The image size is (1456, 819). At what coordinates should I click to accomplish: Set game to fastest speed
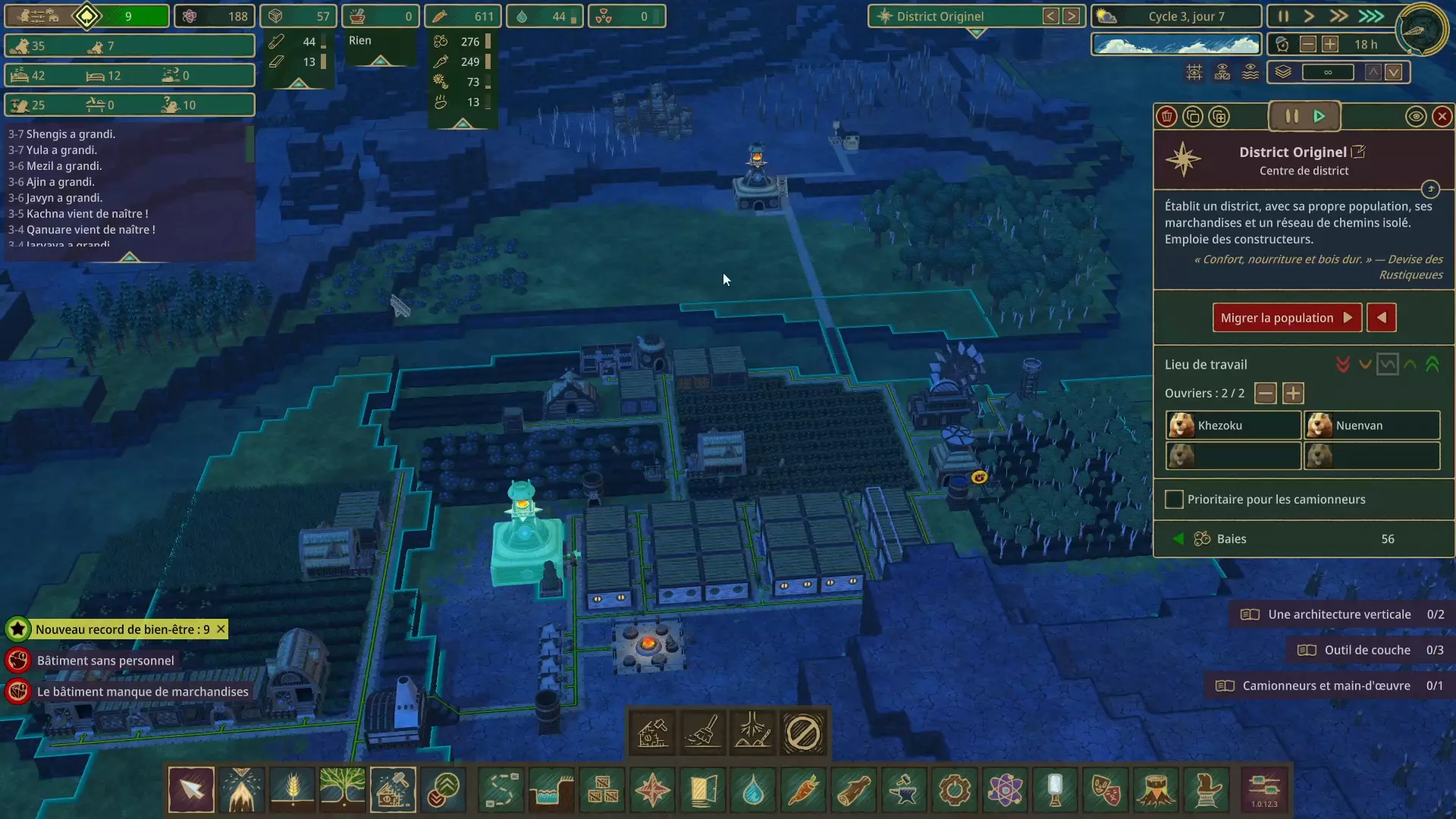tap(1371, 16)
